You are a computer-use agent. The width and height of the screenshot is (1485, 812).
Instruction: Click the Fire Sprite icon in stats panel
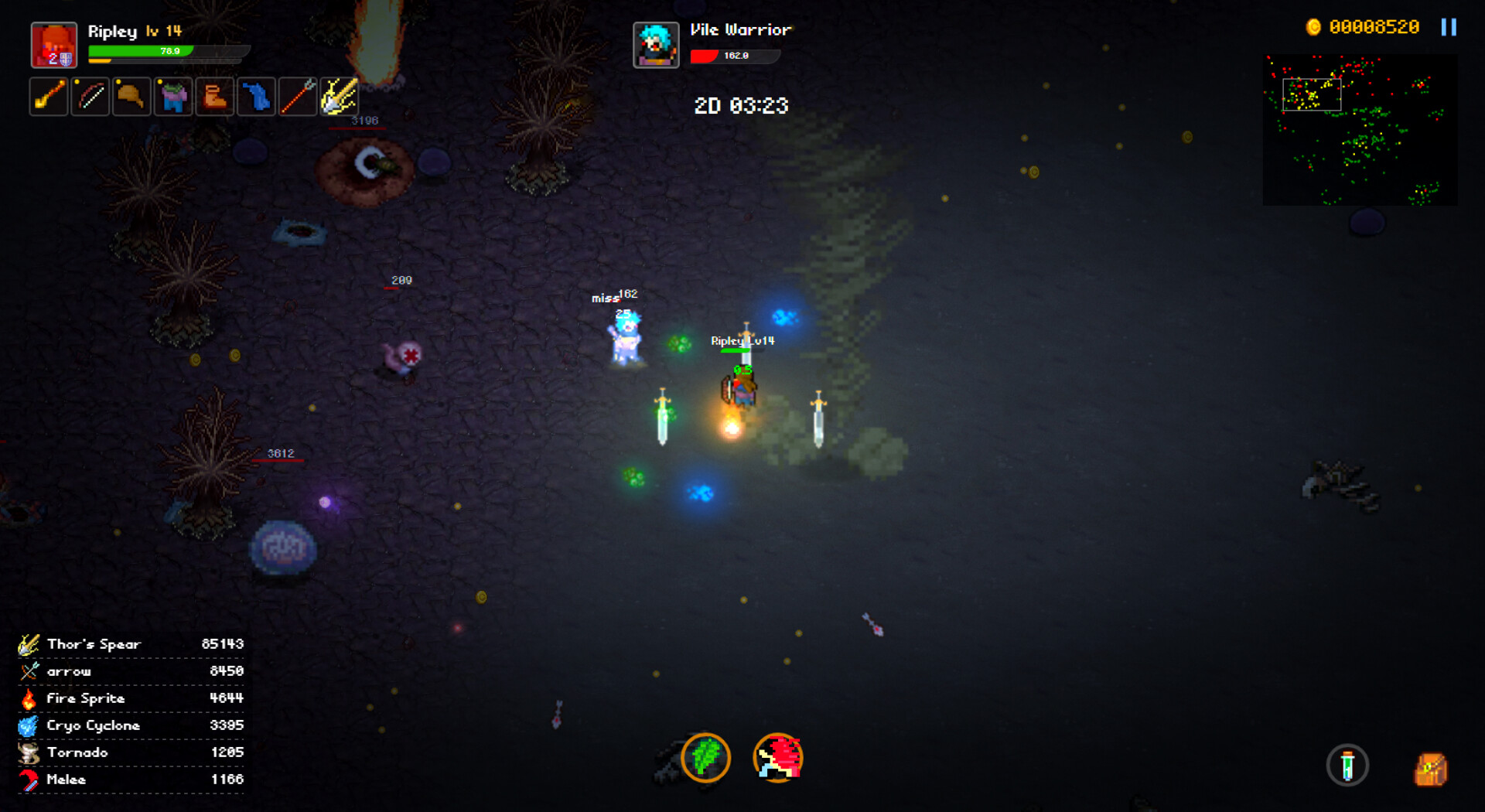[30, 698]
